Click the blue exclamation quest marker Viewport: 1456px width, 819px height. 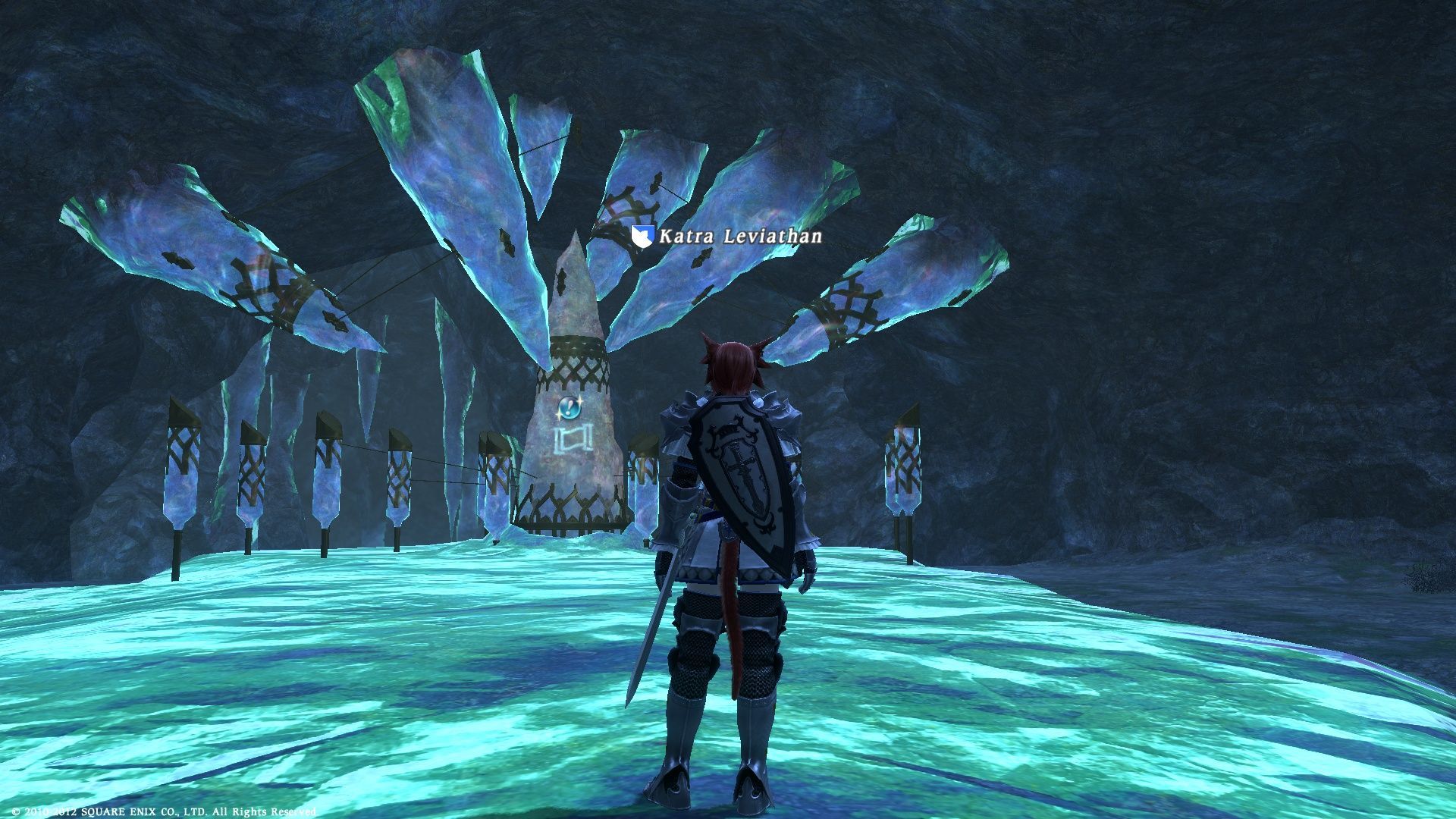click(x=568, y=409)
